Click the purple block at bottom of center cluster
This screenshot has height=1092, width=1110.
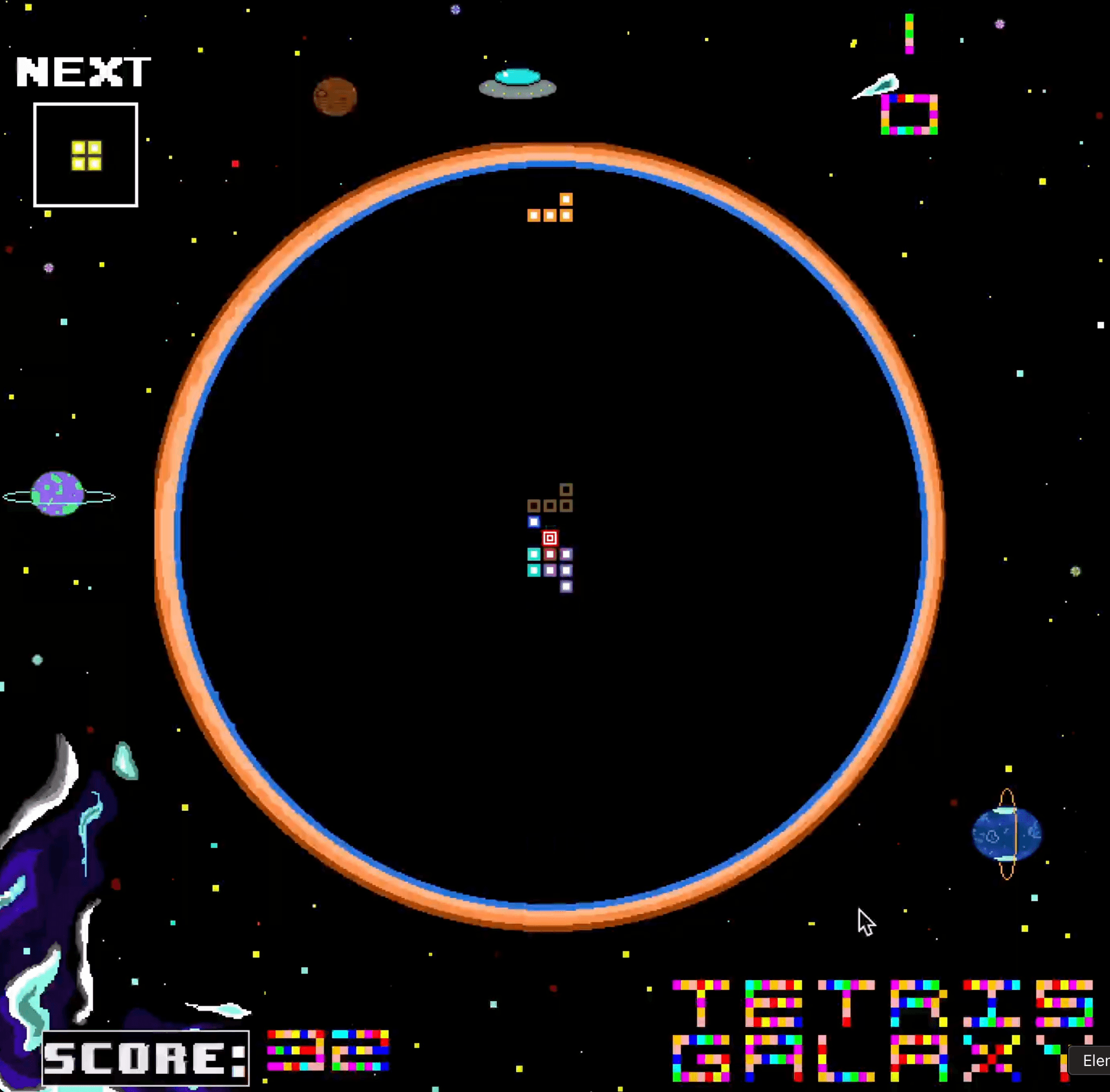(566, 586)
